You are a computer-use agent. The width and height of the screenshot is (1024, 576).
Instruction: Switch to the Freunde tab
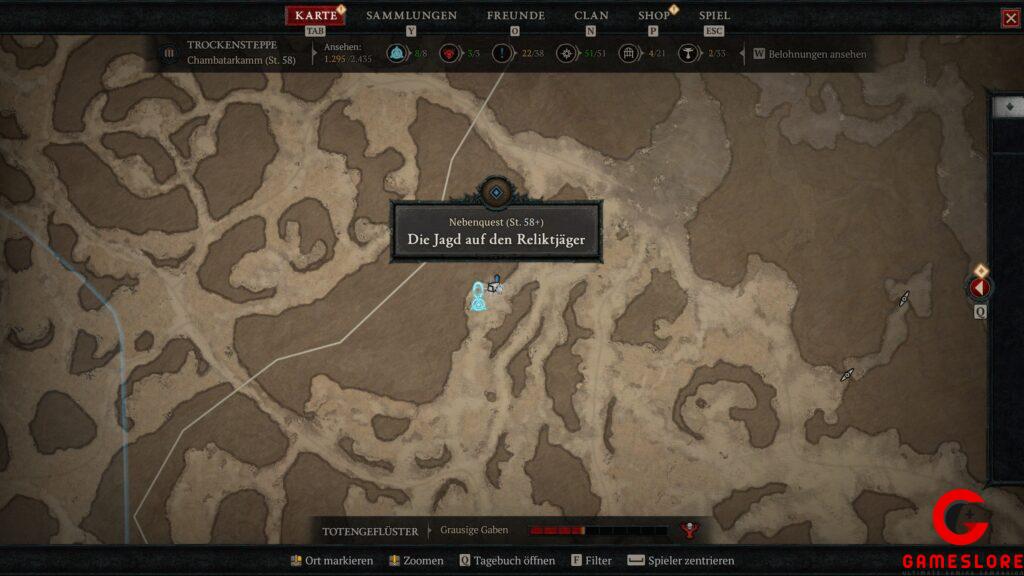515,16
